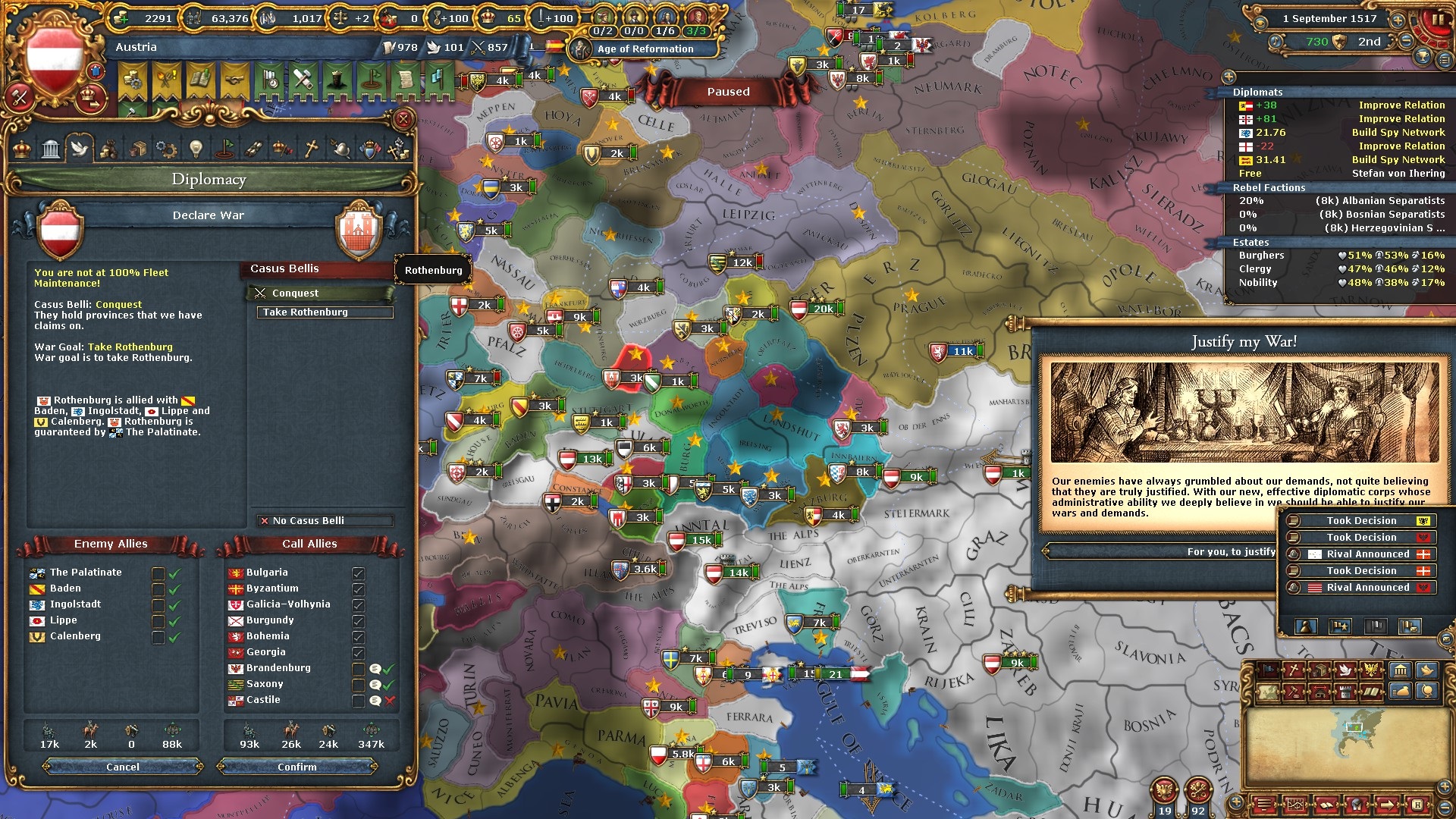The height and width of the screenshot is (819, 1456).
Task: Cancel the Declare War dialog
Action: tap(123, 767)
